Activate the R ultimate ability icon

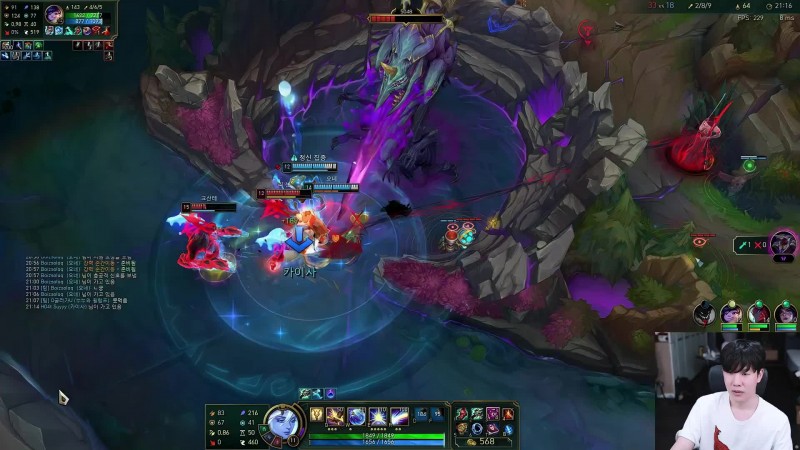point(398,416)
